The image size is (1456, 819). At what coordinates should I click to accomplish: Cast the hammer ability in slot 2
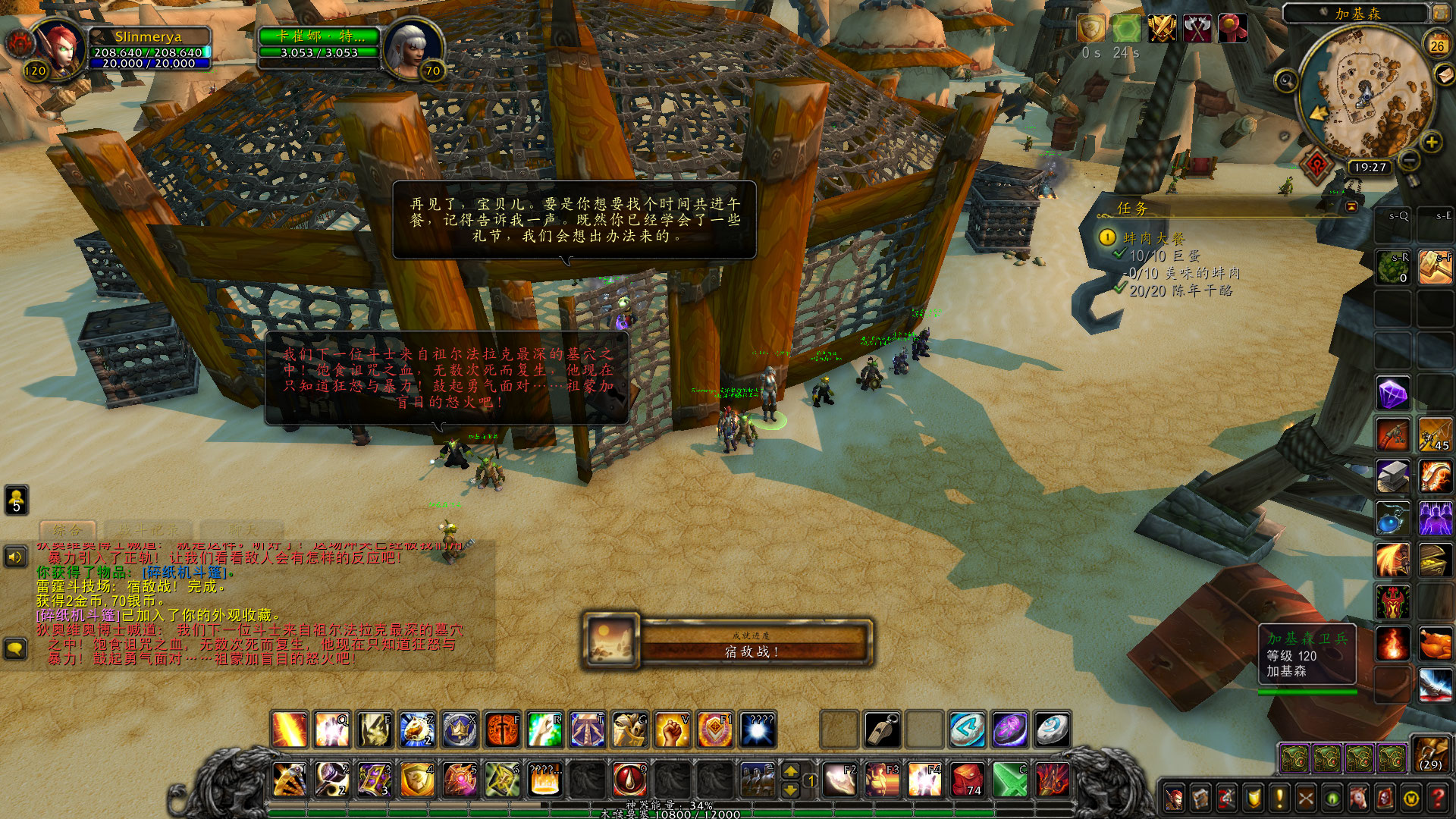pyautogui.click(x=331, y=779)
